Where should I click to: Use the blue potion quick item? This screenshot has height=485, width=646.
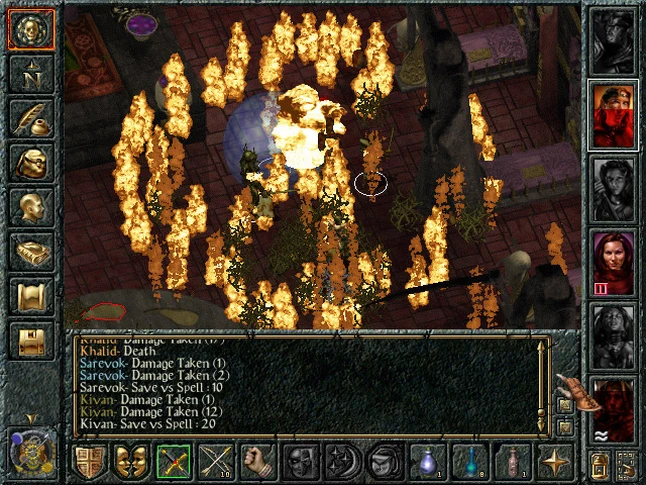point(469,461)
